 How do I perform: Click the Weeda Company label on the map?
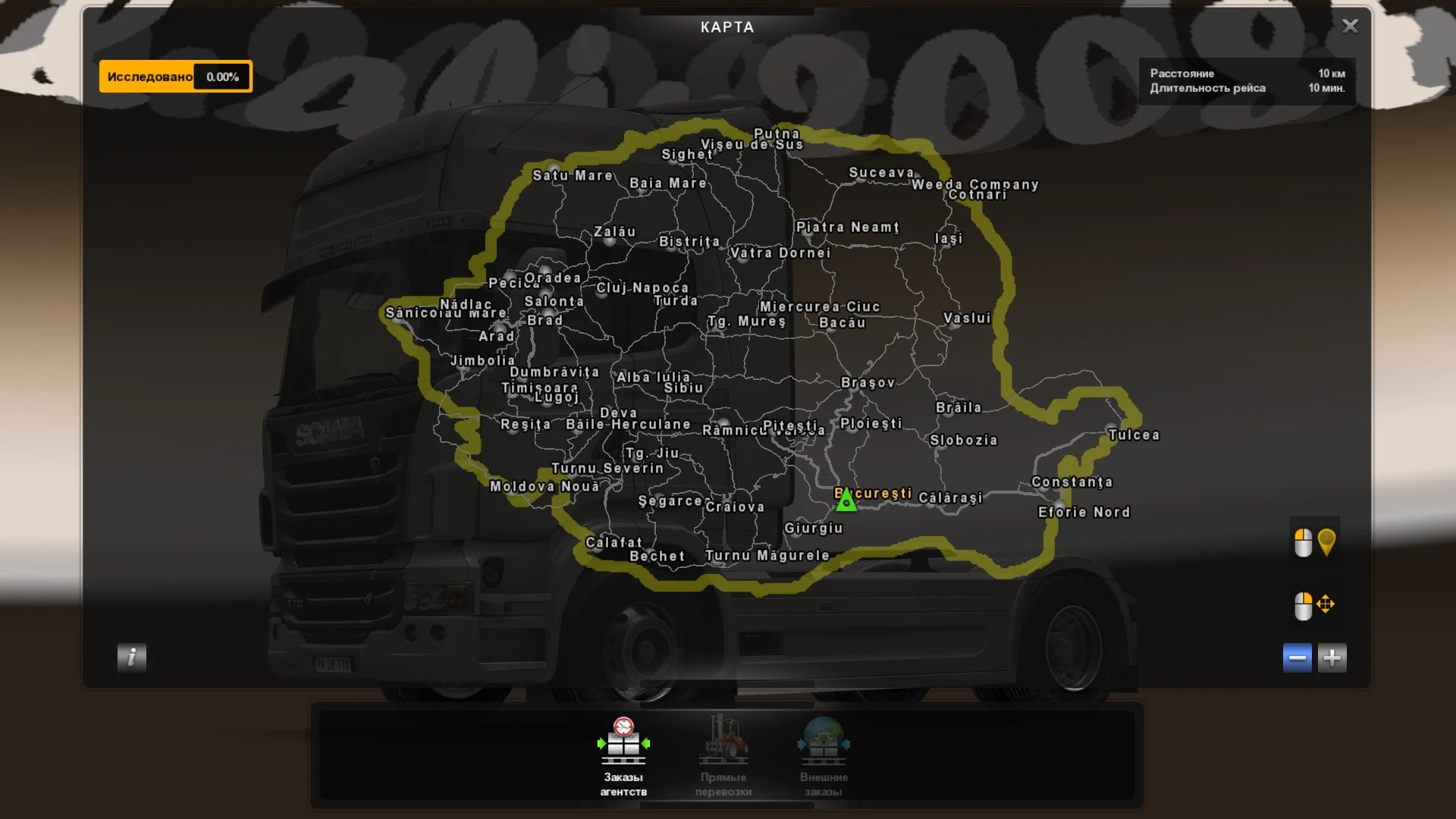click(973, 184)
